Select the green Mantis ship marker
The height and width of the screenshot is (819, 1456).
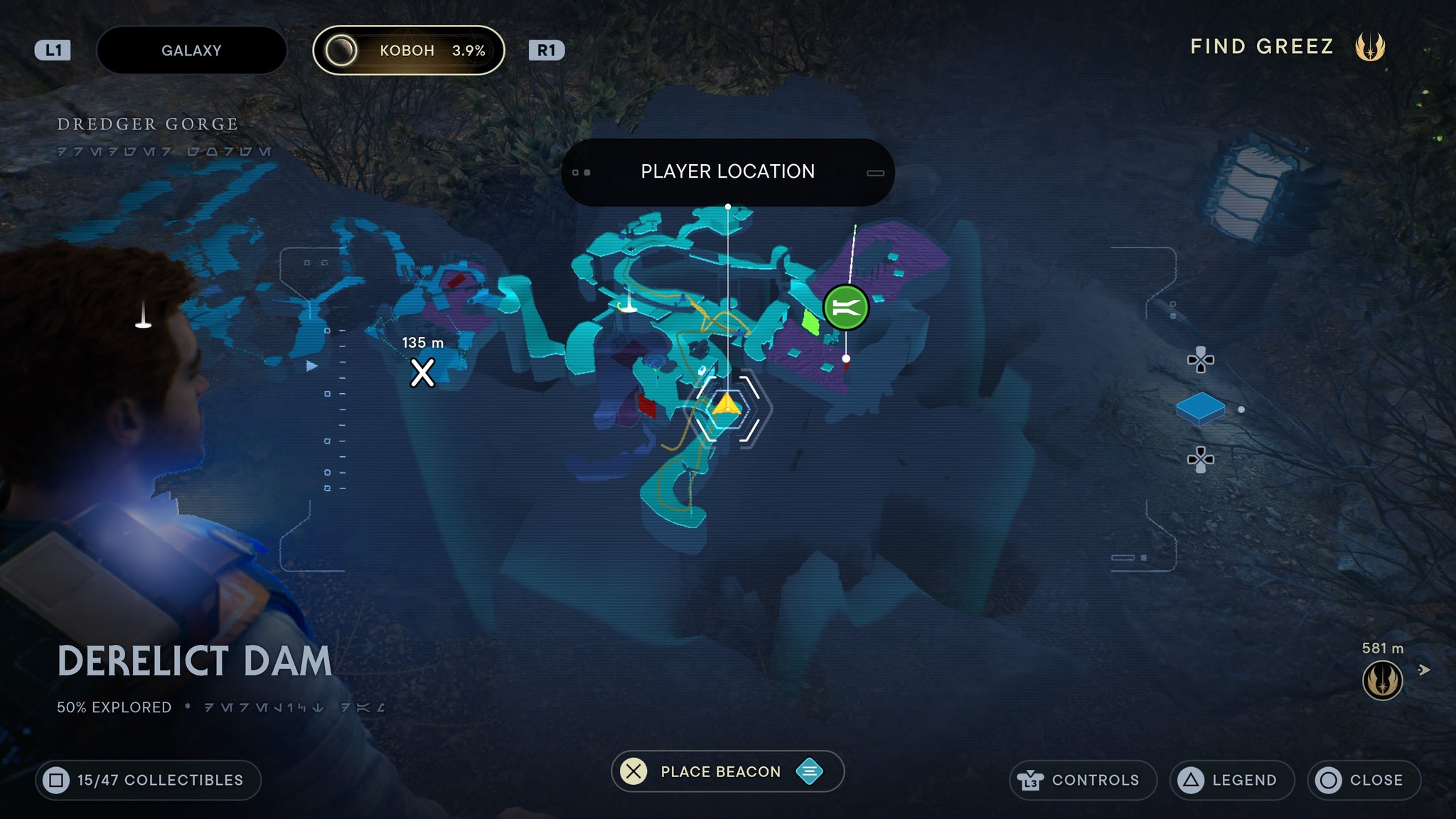click(x=845, y=308)
